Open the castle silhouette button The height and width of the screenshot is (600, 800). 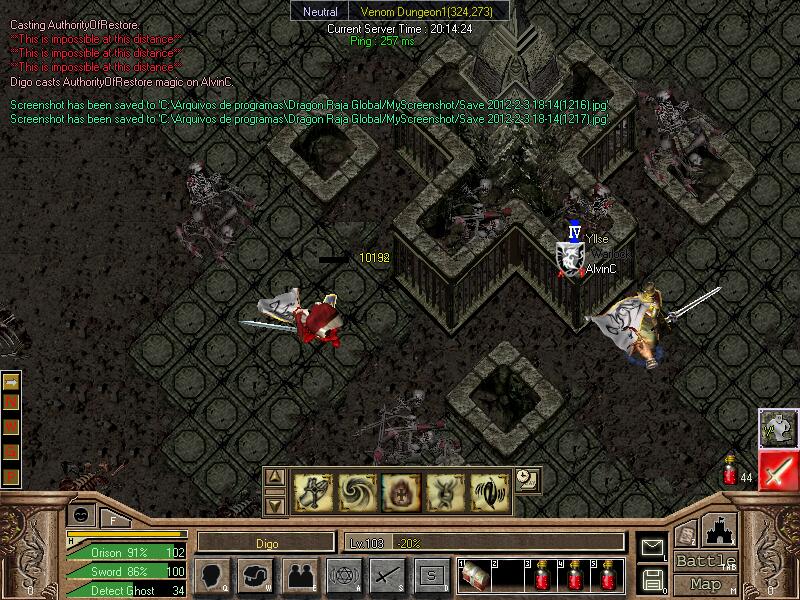click(x=721, y=528)
